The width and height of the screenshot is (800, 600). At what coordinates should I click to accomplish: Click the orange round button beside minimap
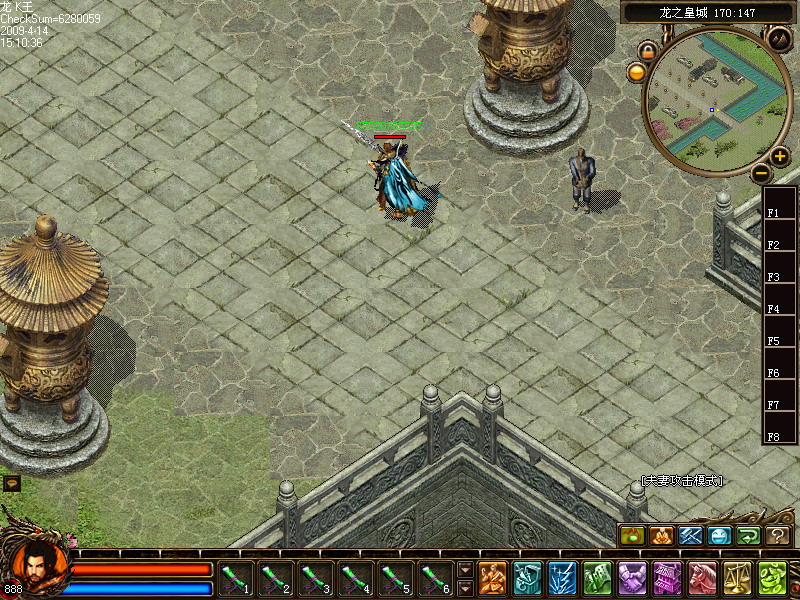click(637, 71)
